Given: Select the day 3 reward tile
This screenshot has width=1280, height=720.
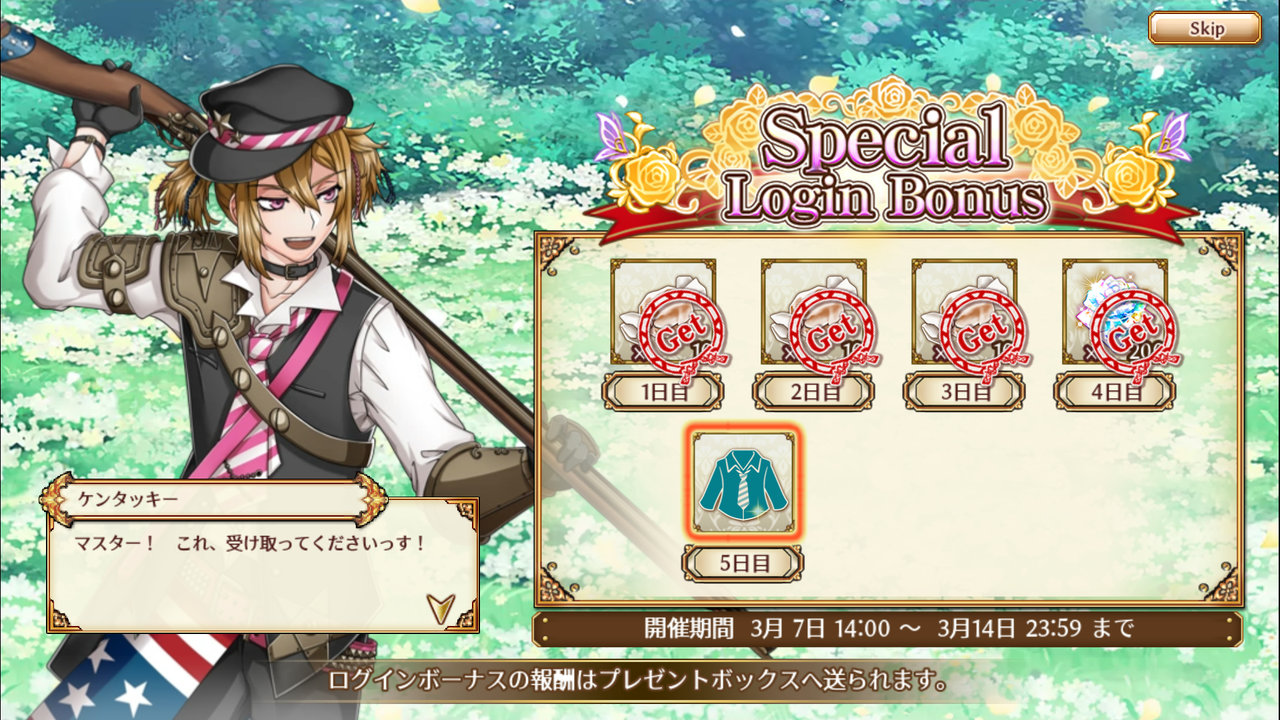Looking at the screenshot, I should click(963, 312).
